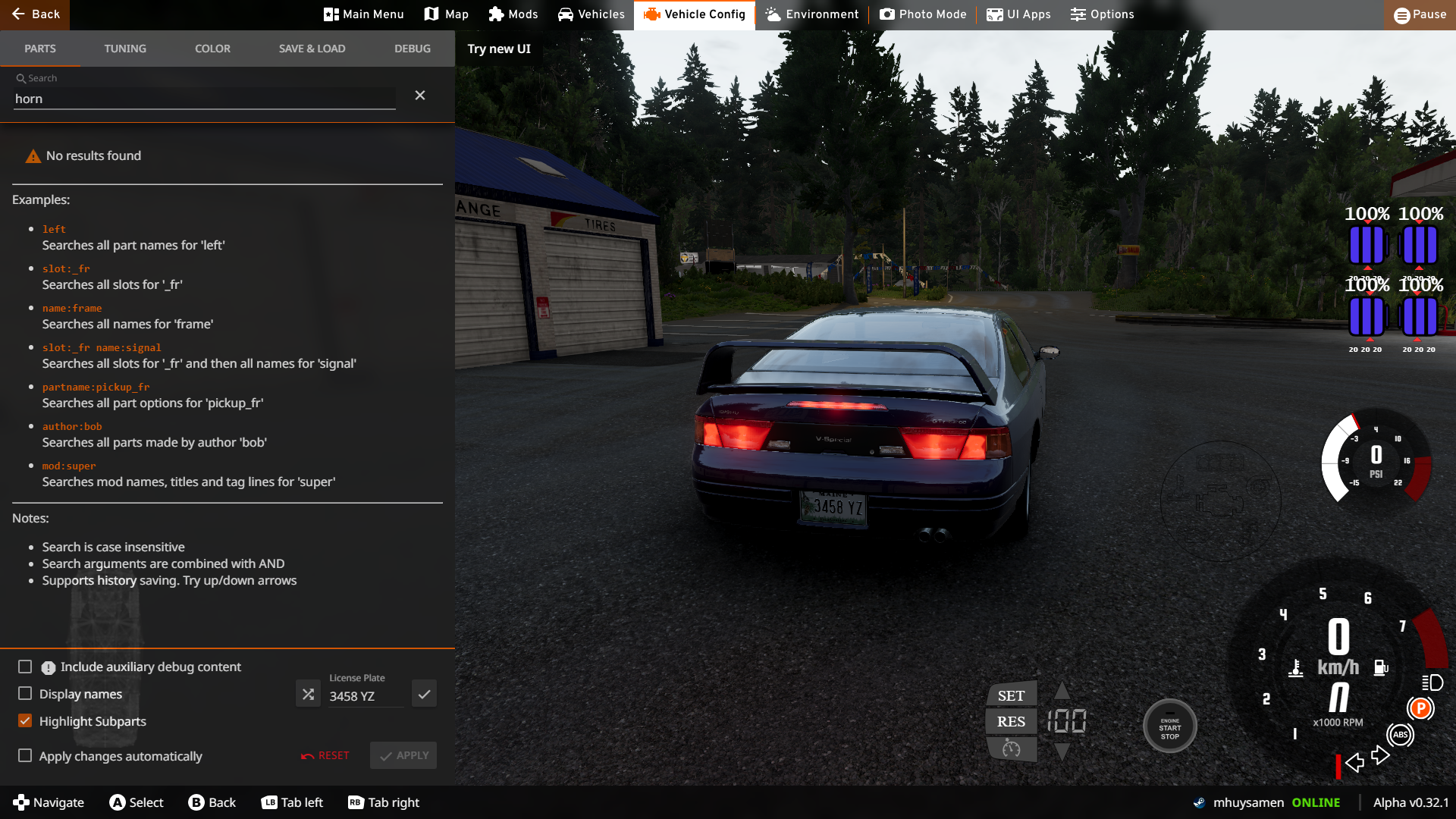
Task: Open the Map screen
Action: [446, 14]
